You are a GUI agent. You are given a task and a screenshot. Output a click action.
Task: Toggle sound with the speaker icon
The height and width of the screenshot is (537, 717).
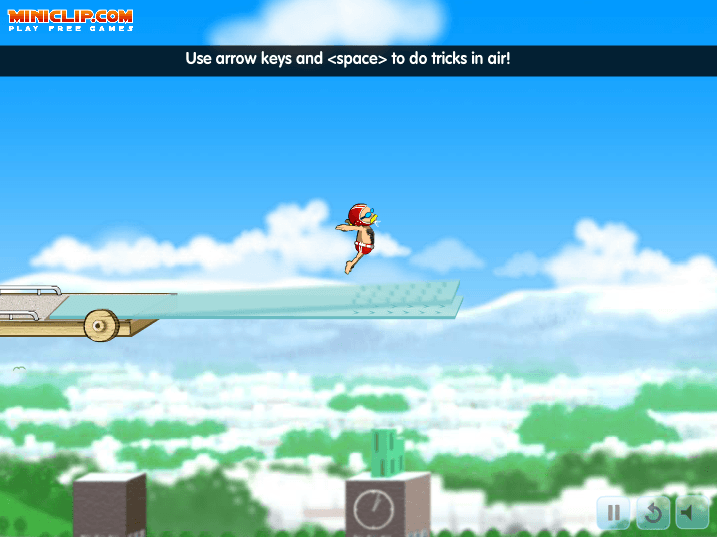tap(691, 513)
